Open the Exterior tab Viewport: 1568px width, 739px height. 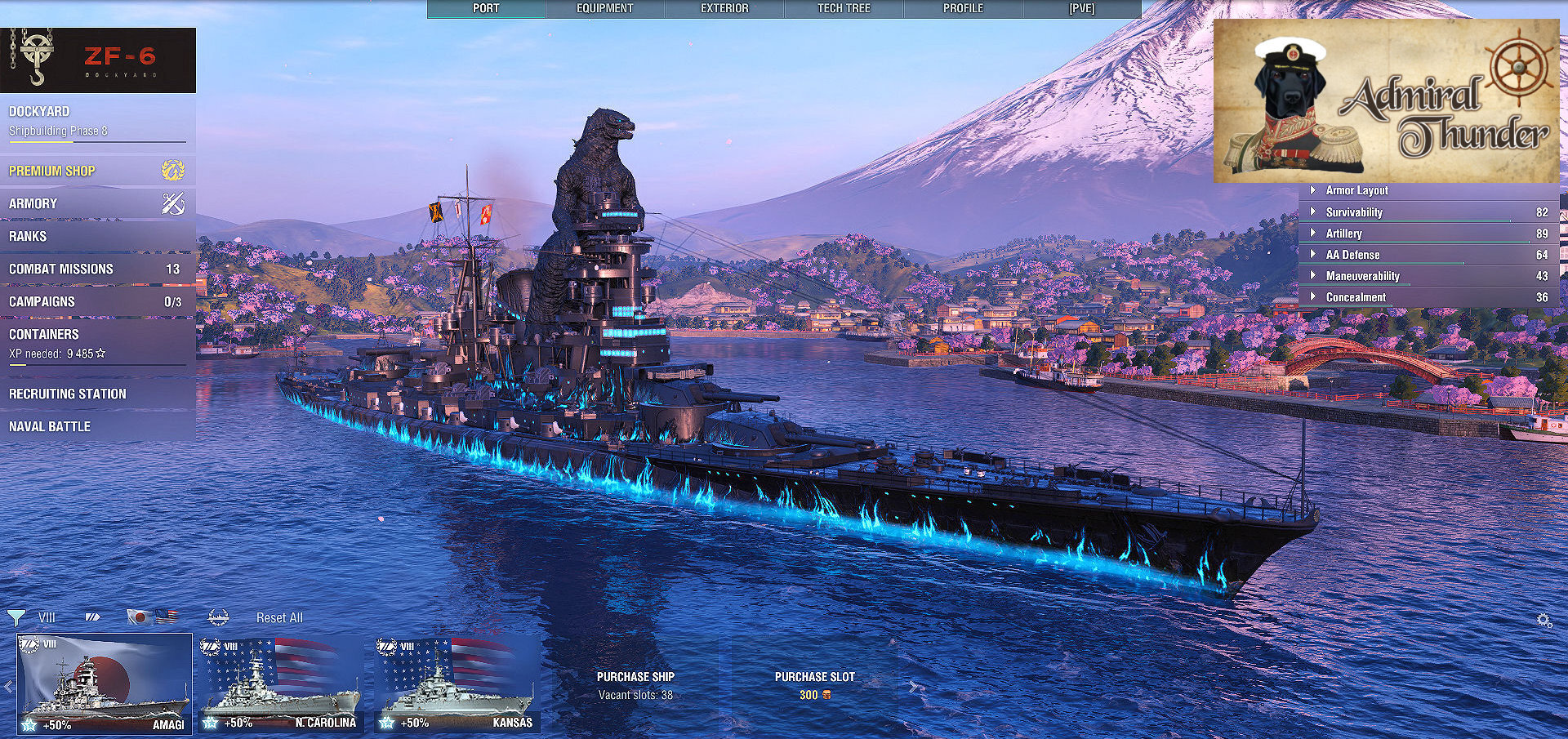[x=724, y=8]
